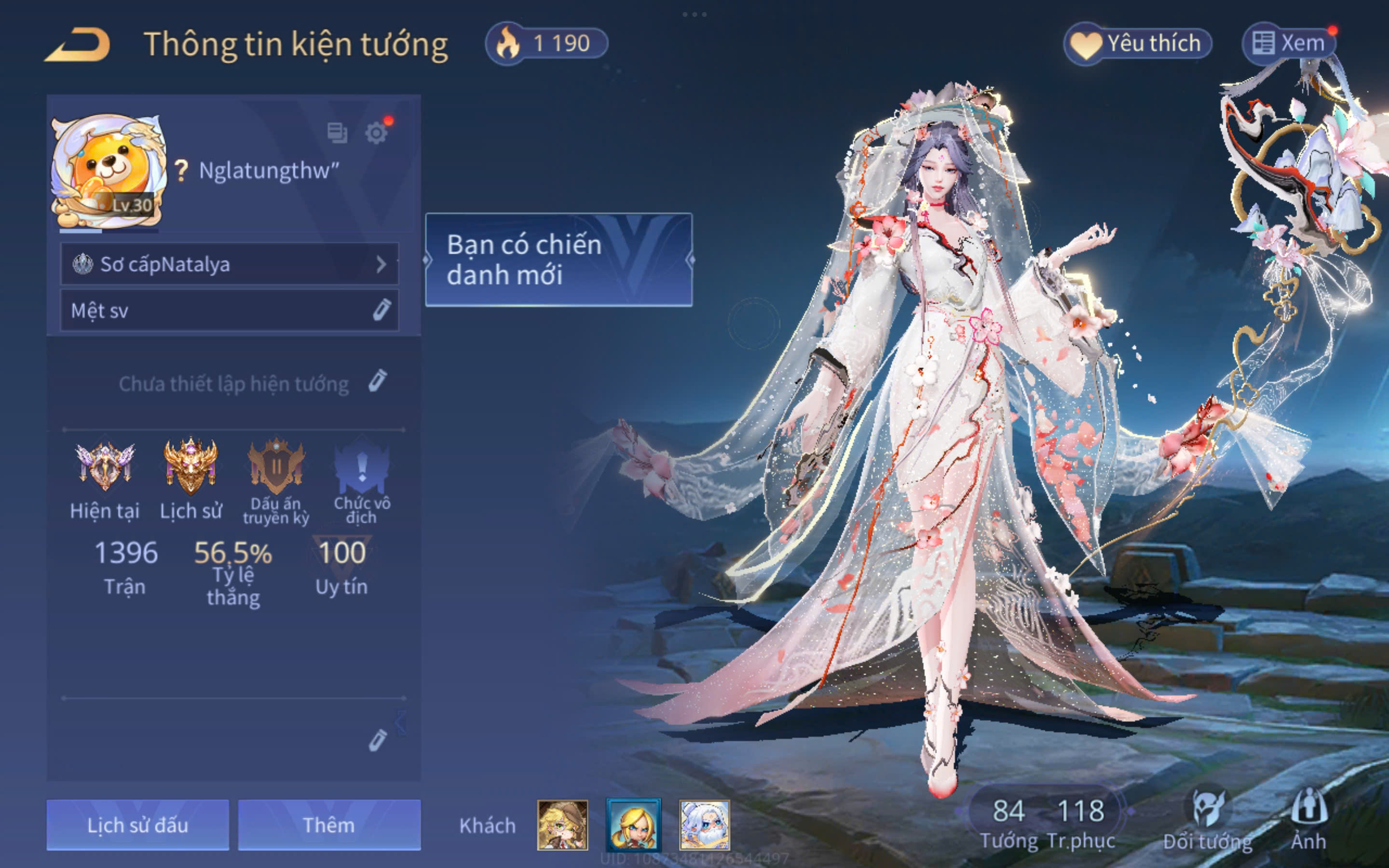Select the brown-hat visitor avatar
1389x868 pixels.
(562, 825)
